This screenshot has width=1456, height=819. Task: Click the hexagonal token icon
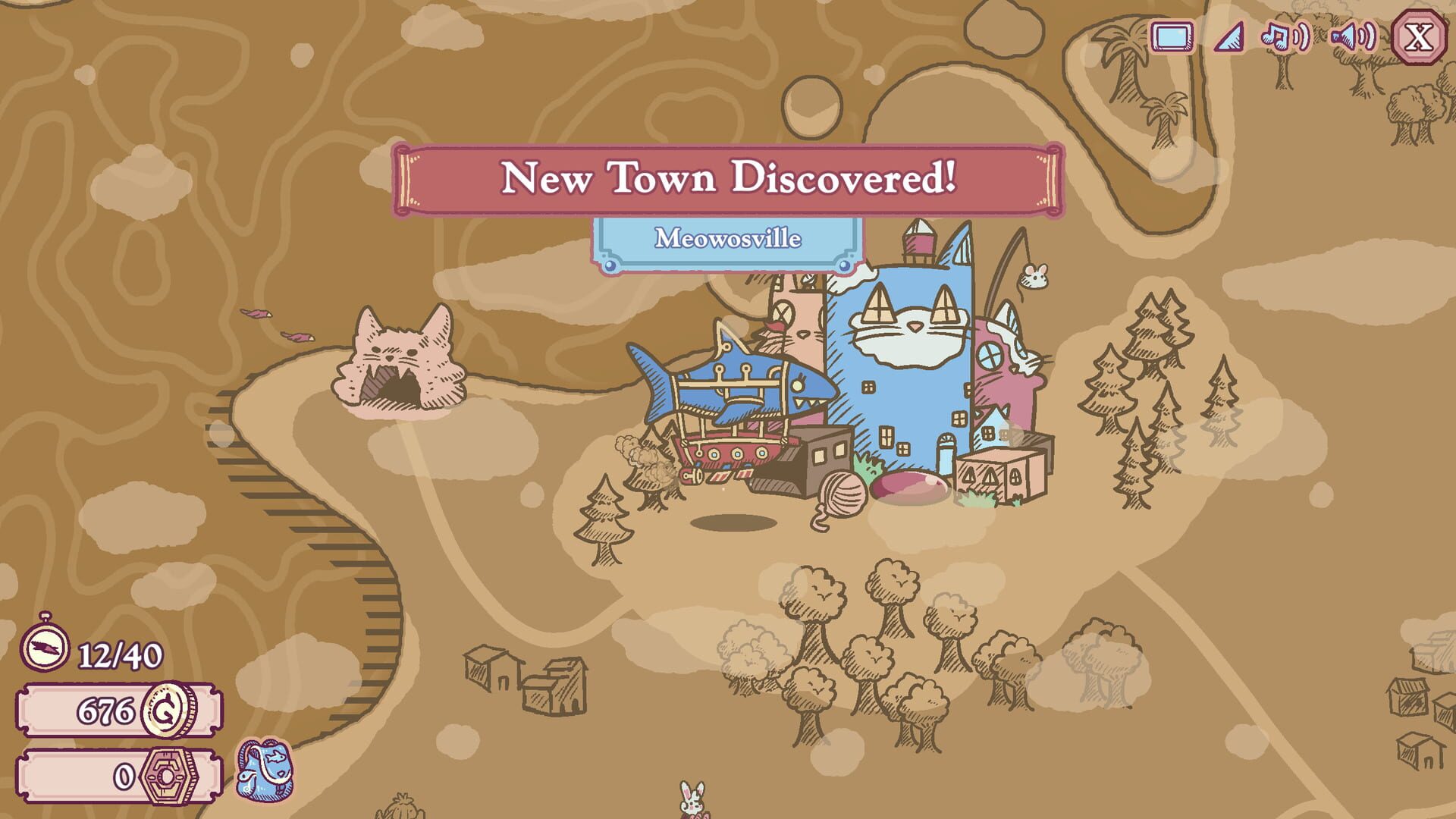pyautogui.click(x=170, y=775)
